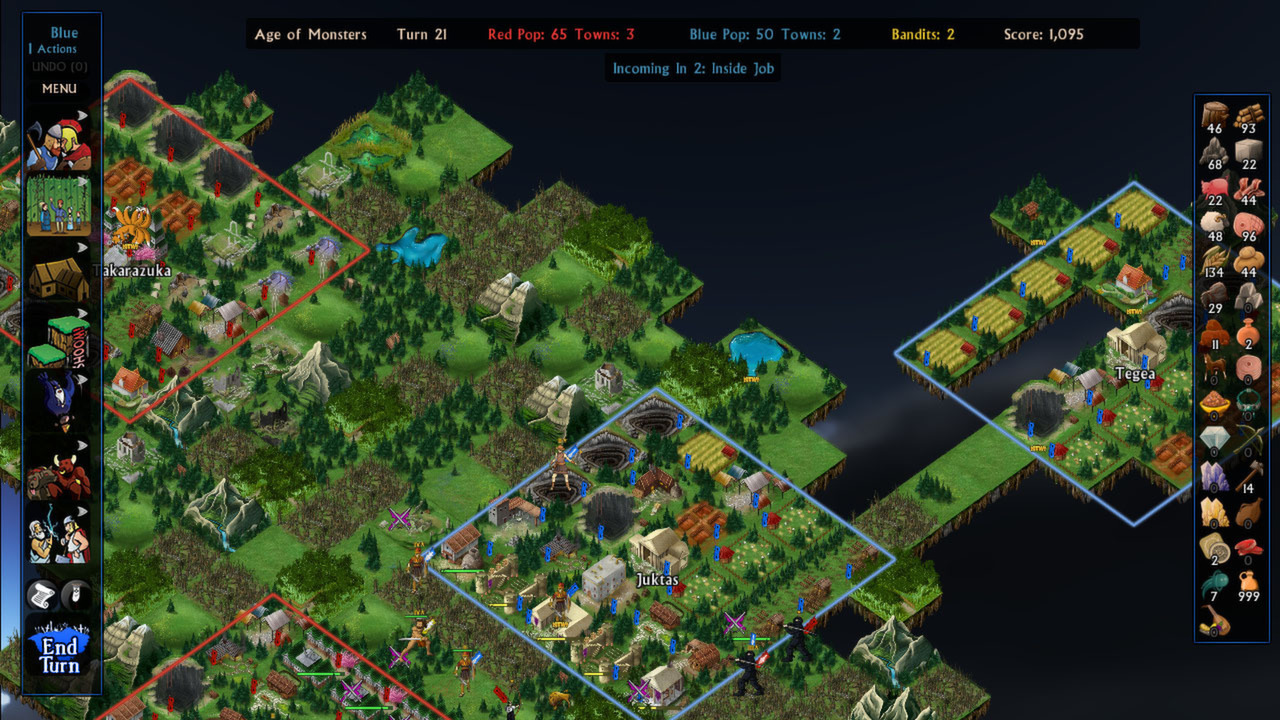Open the MENU
Viewport: 1280px width, 720px height.
58,89
